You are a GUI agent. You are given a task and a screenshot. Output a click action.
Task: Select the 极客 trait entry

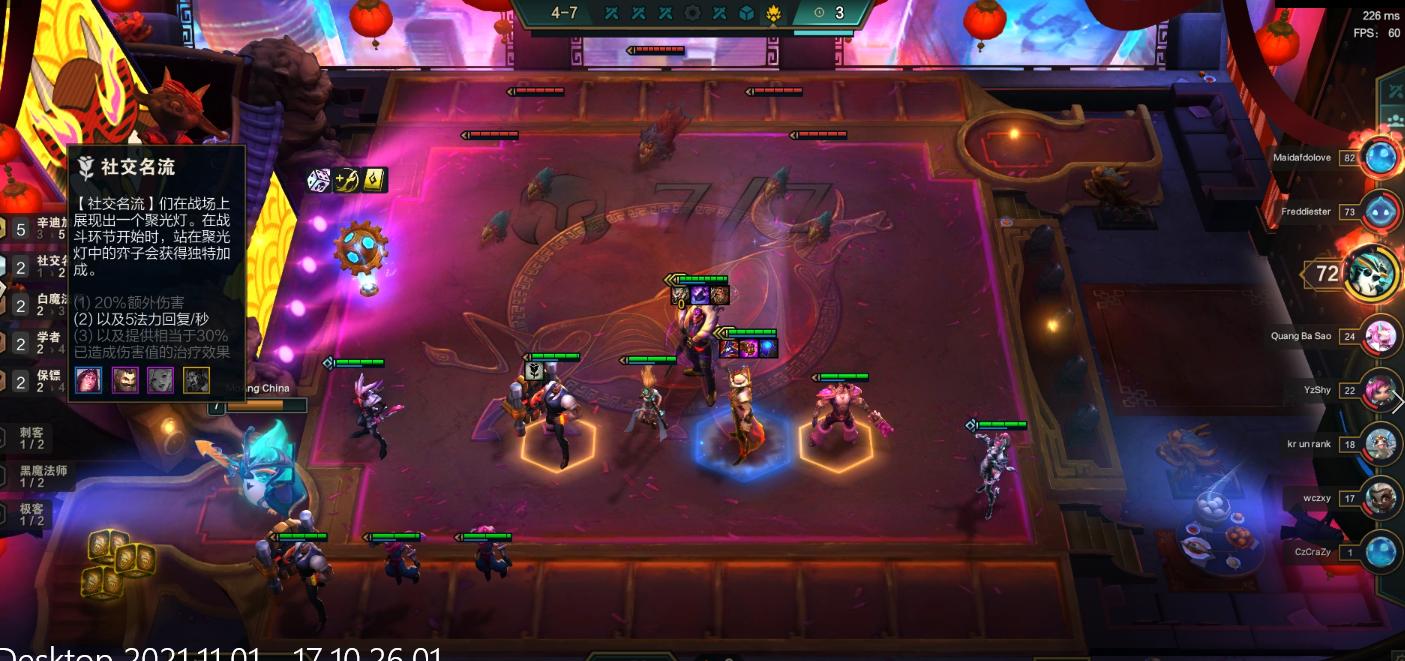pos(32,513)
